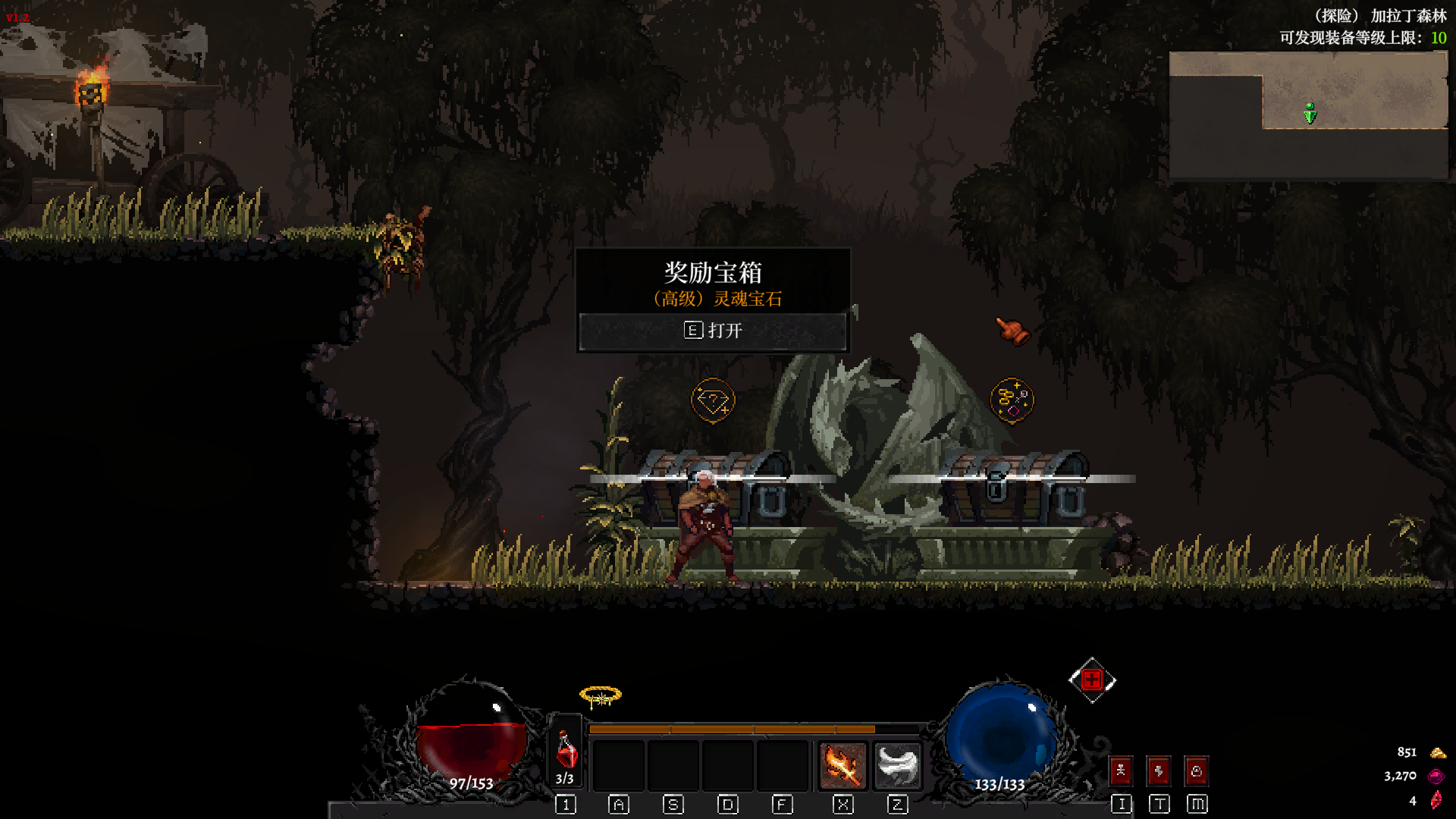Activate the flaming sword skill
The image size is (1456, 819).
click(x=843, y=765)
